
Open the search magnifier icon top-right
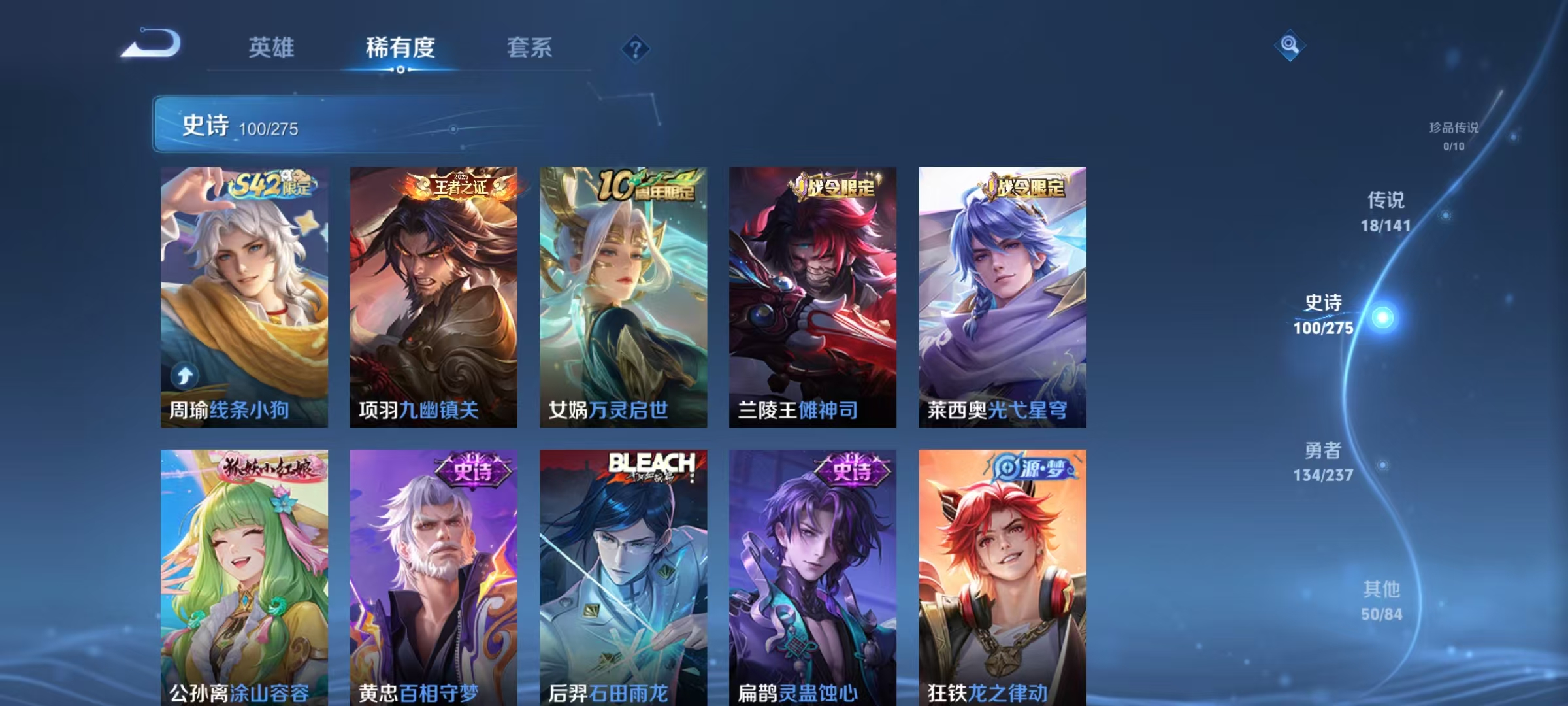click(x=1290, y=46)
